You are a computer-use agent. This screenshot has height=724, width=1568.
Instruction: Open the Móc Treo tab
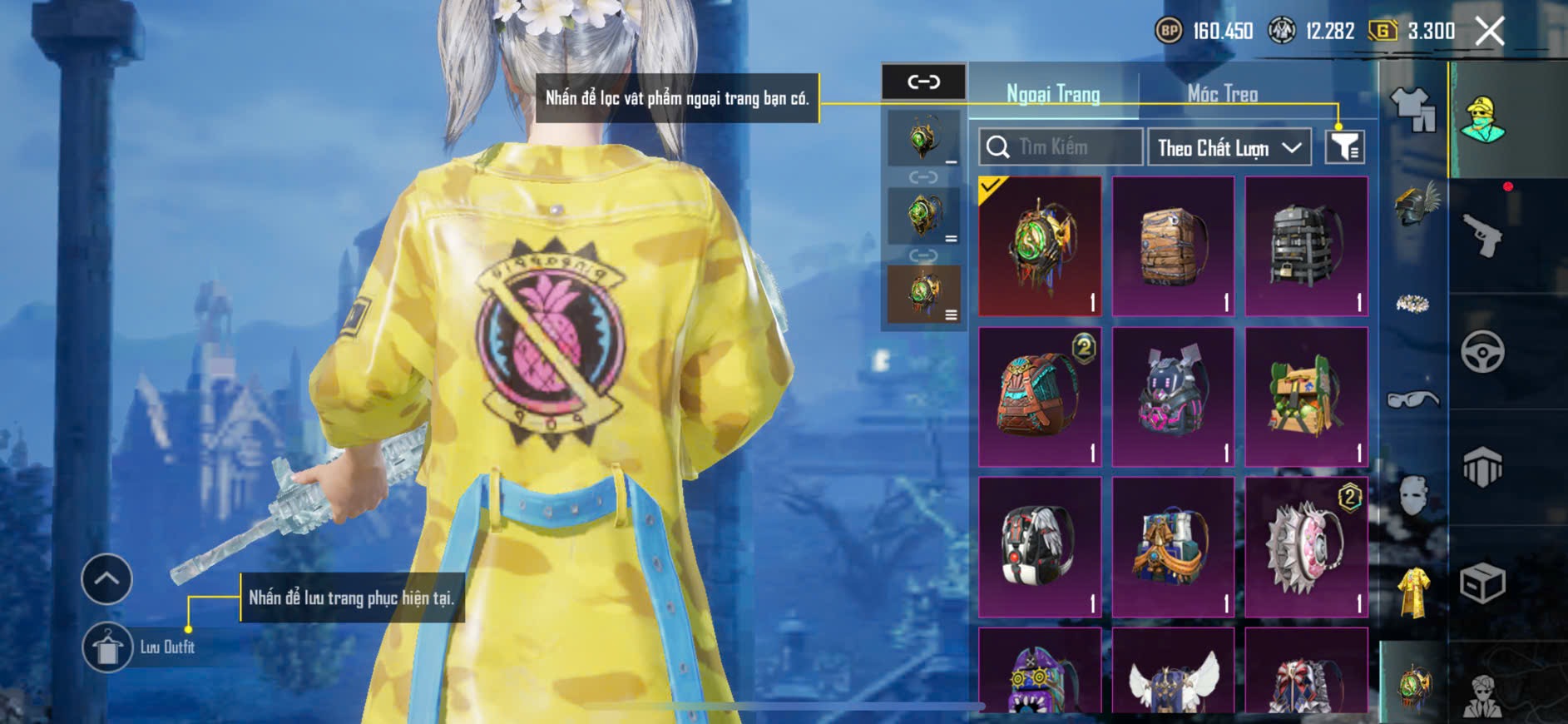pyautogui.click(x=1222, y=94)
